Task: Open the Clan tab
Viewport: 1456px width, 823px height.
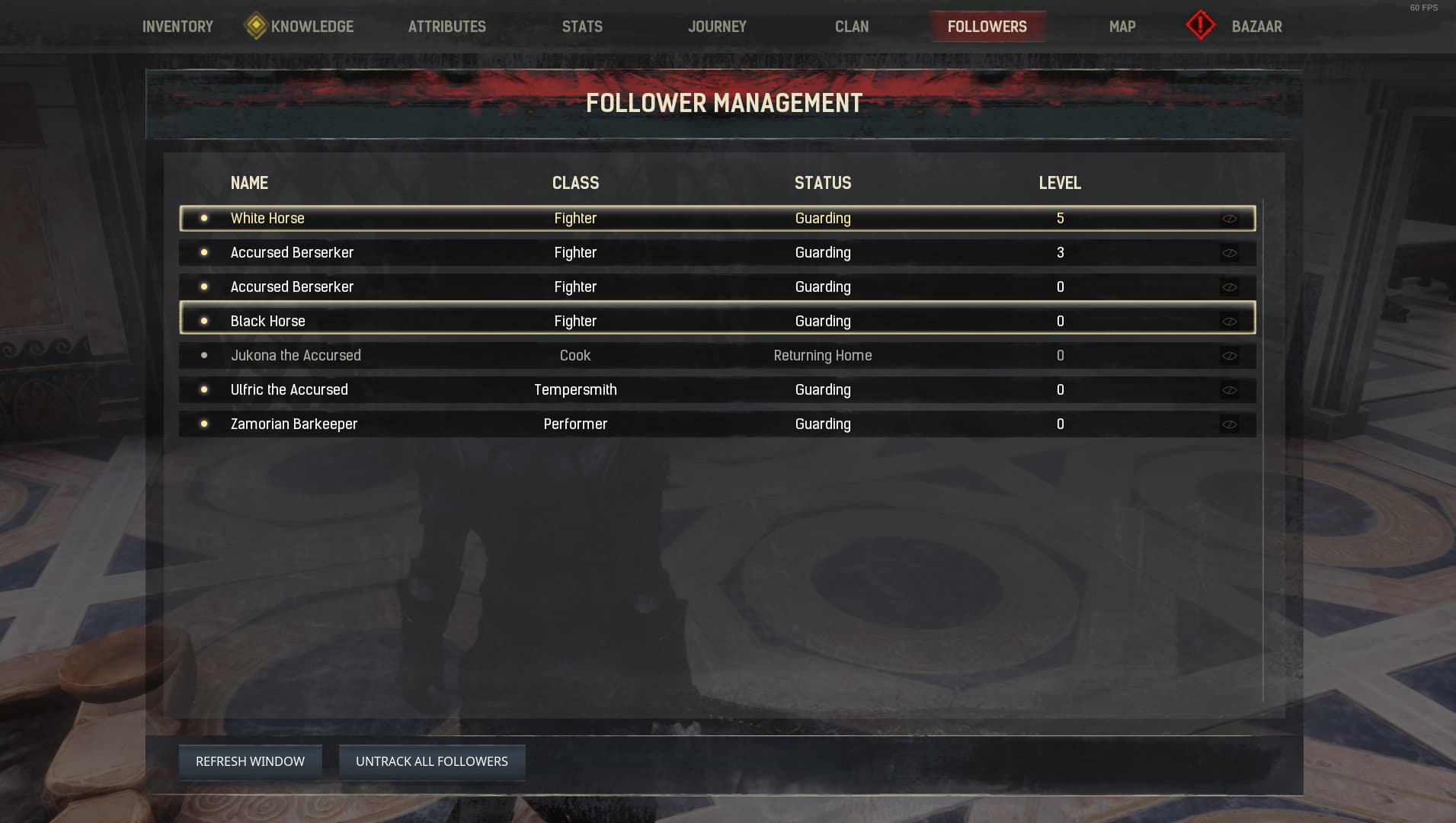Action: [851, 26]
